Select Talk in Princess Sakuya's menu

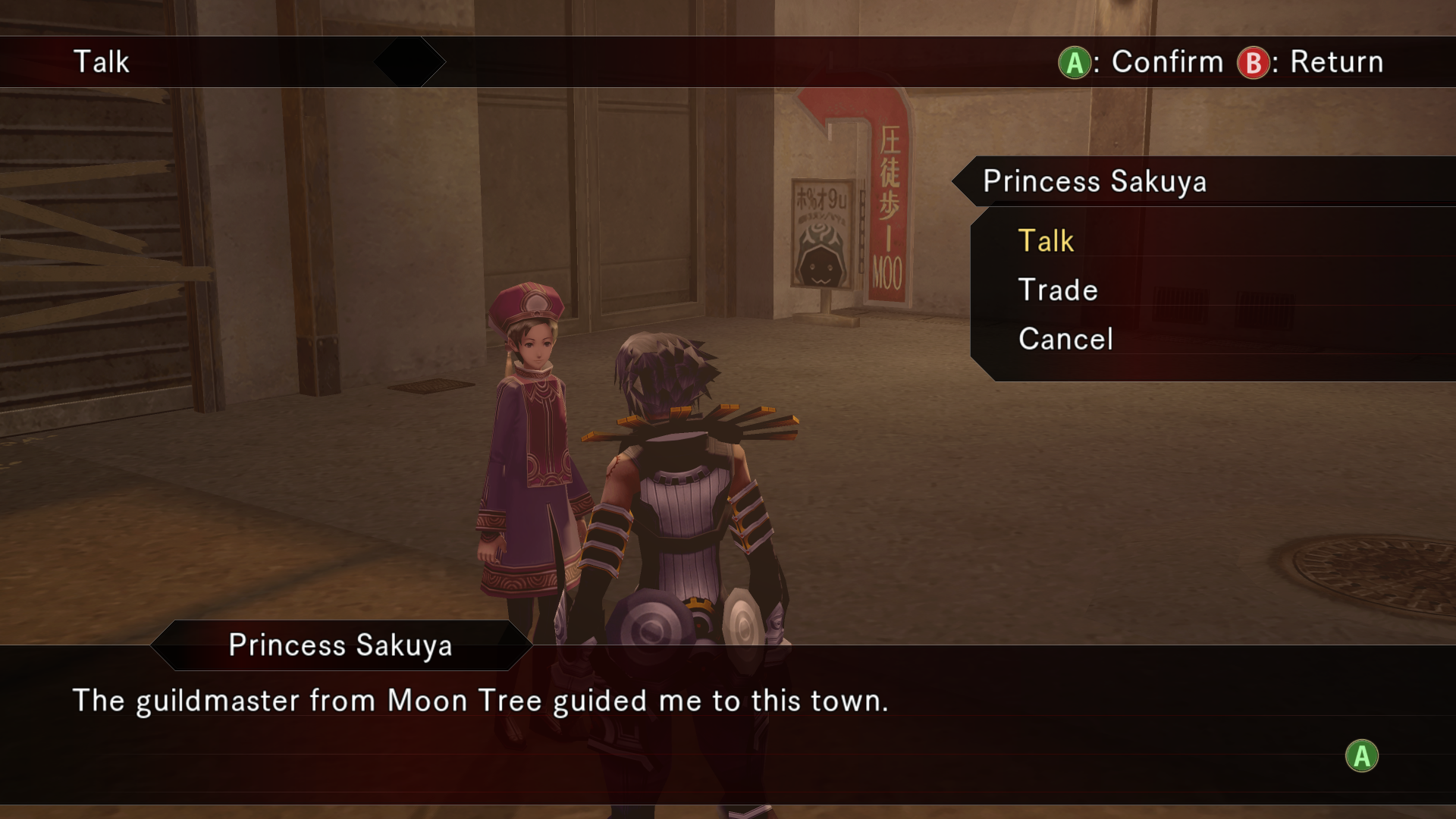coord(1046,241)
